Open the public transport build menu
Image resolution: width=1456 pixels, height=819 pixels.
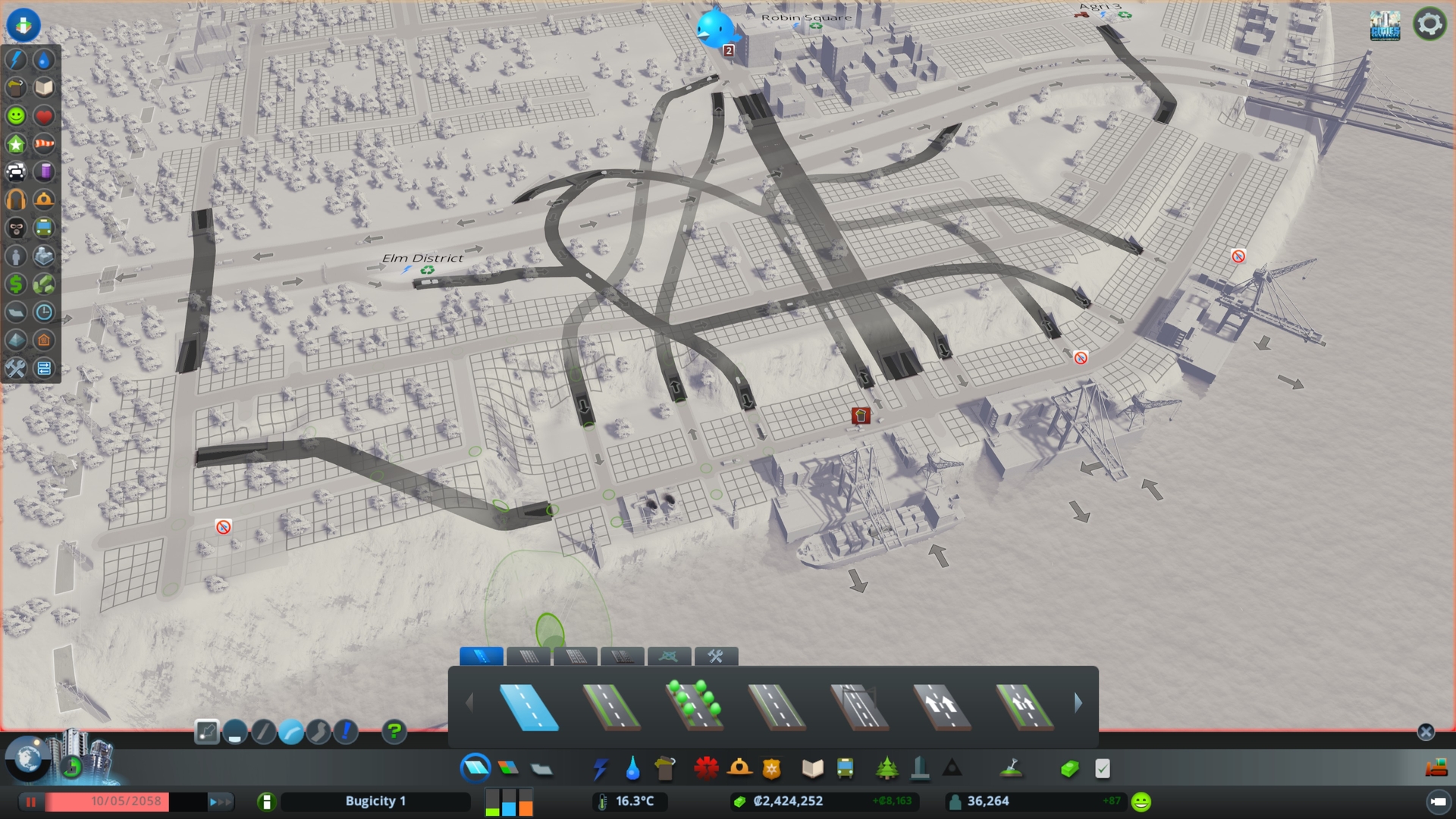[x=846, y=768]
